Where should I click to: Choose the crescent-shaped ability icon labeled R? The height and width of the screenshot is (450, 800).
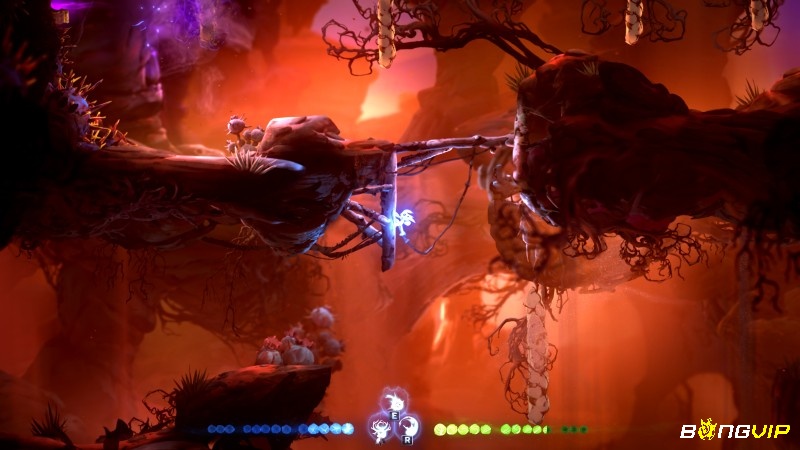point(408,429)
